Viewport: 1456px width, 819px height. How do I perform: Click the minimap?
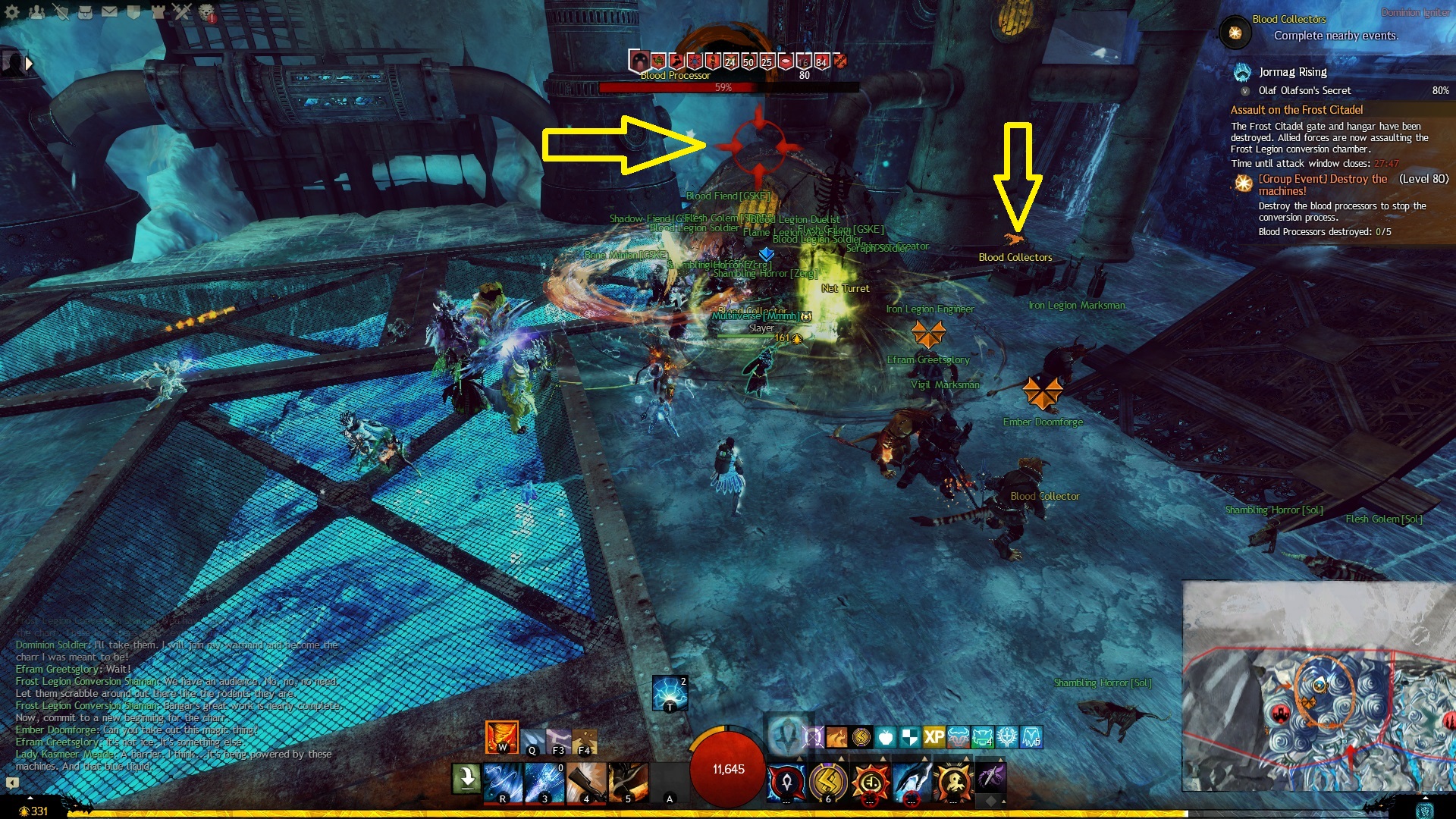[1318, 687]
